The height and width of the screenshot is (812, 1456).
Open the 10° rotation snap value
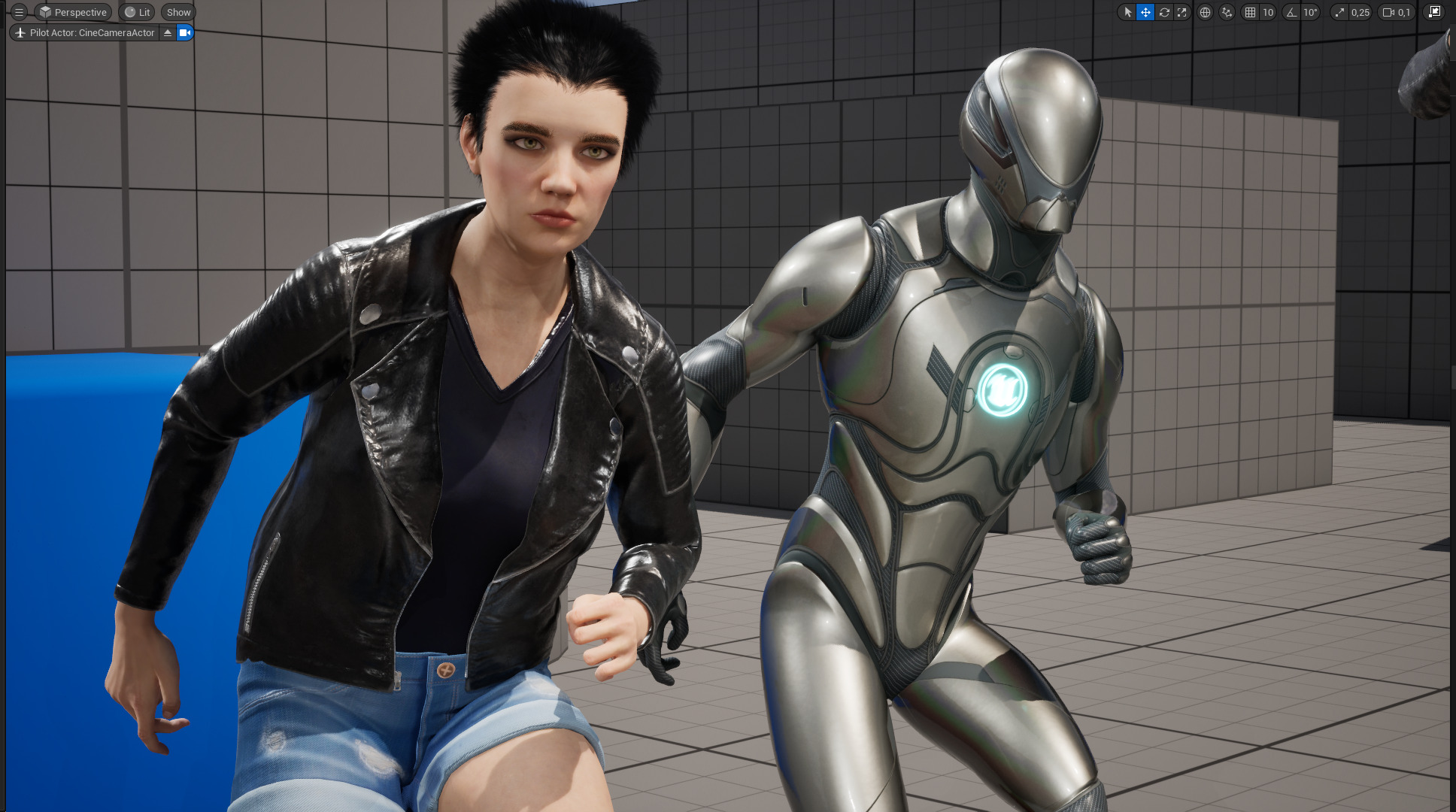(x=1310, y=12)
